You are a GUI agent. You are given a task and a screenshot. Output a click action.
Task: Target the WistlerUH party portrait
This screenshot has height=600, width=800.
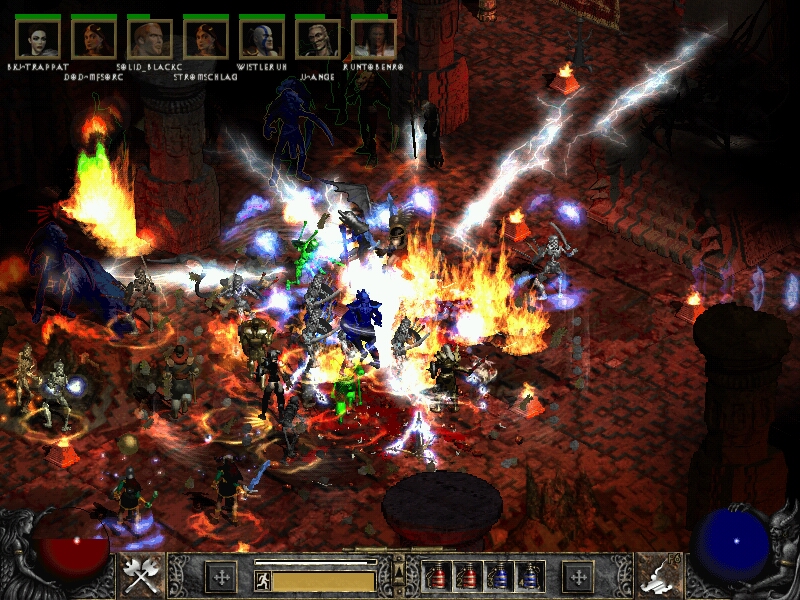coord(262,39)
